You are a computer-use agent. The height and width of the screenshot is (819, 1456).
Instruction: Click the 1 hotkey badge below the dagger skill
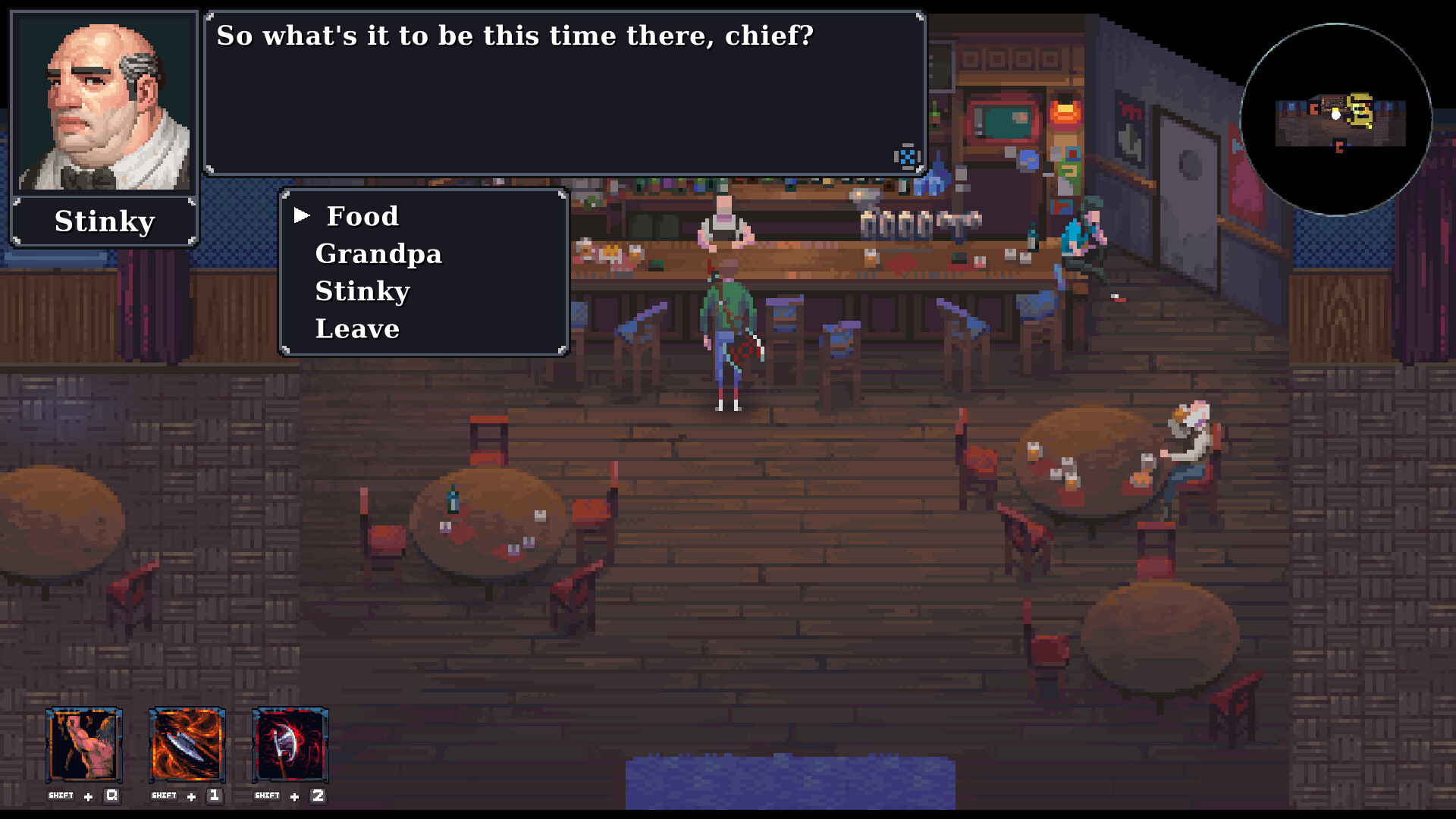tap(213, 795)
